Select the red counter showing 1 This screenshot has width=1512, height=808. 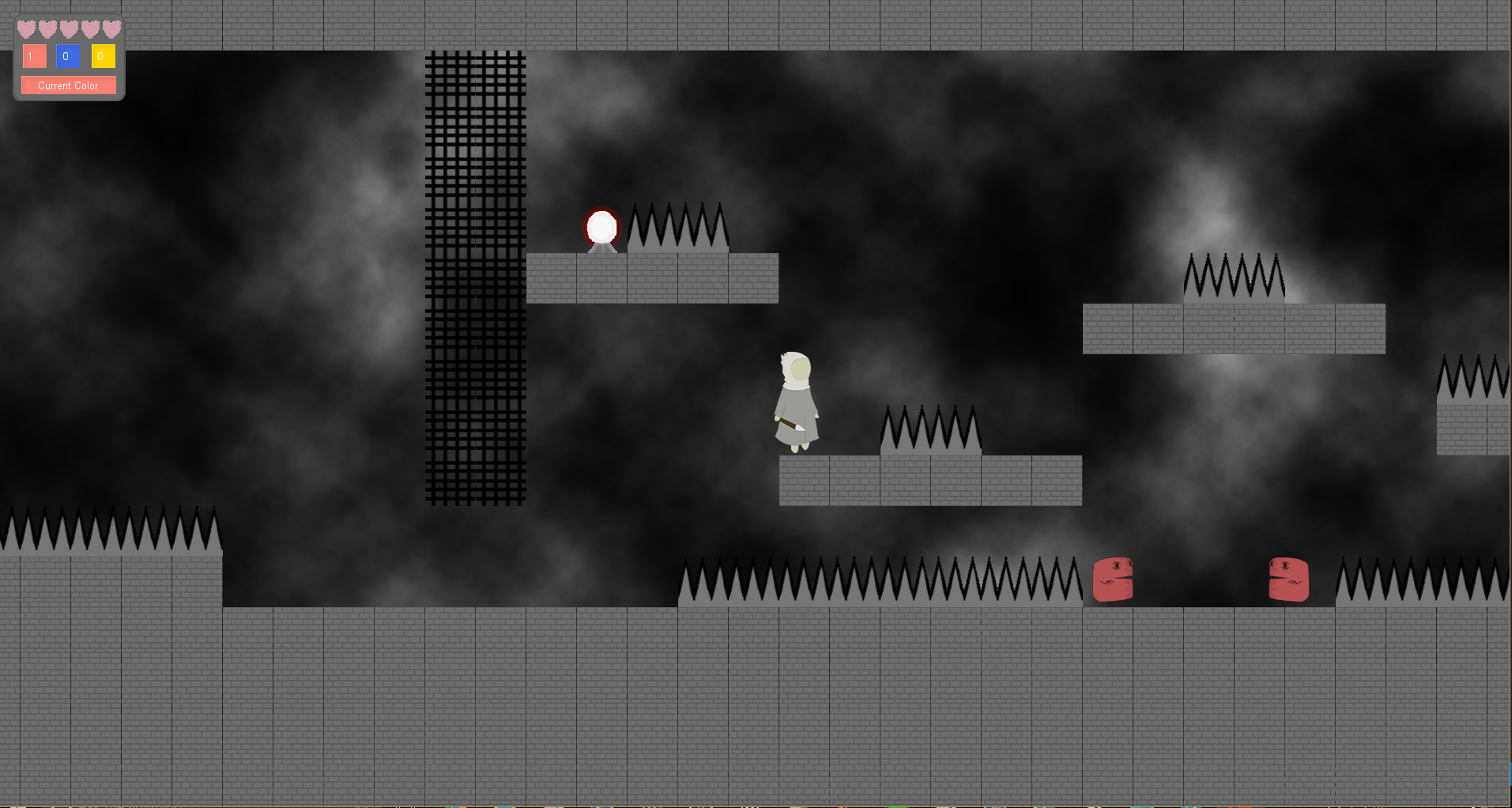33,56
